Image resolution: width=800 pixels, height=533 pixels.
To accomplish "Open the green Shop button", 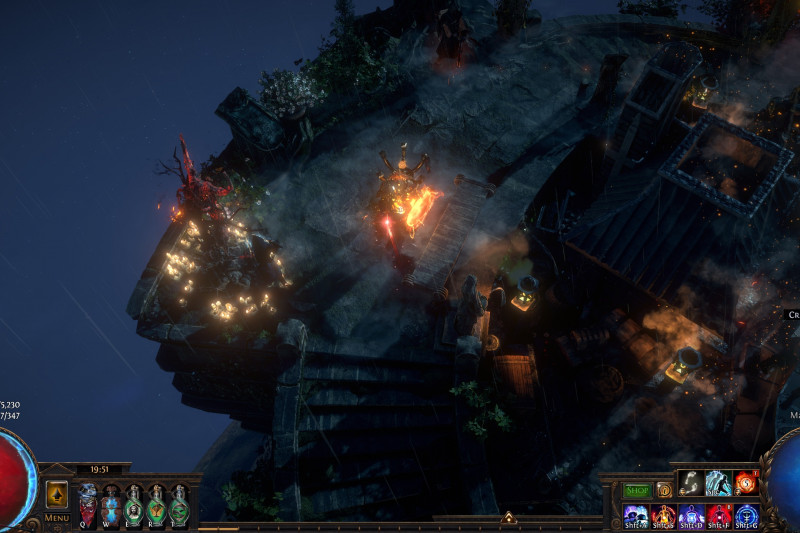I will point(637,490).
